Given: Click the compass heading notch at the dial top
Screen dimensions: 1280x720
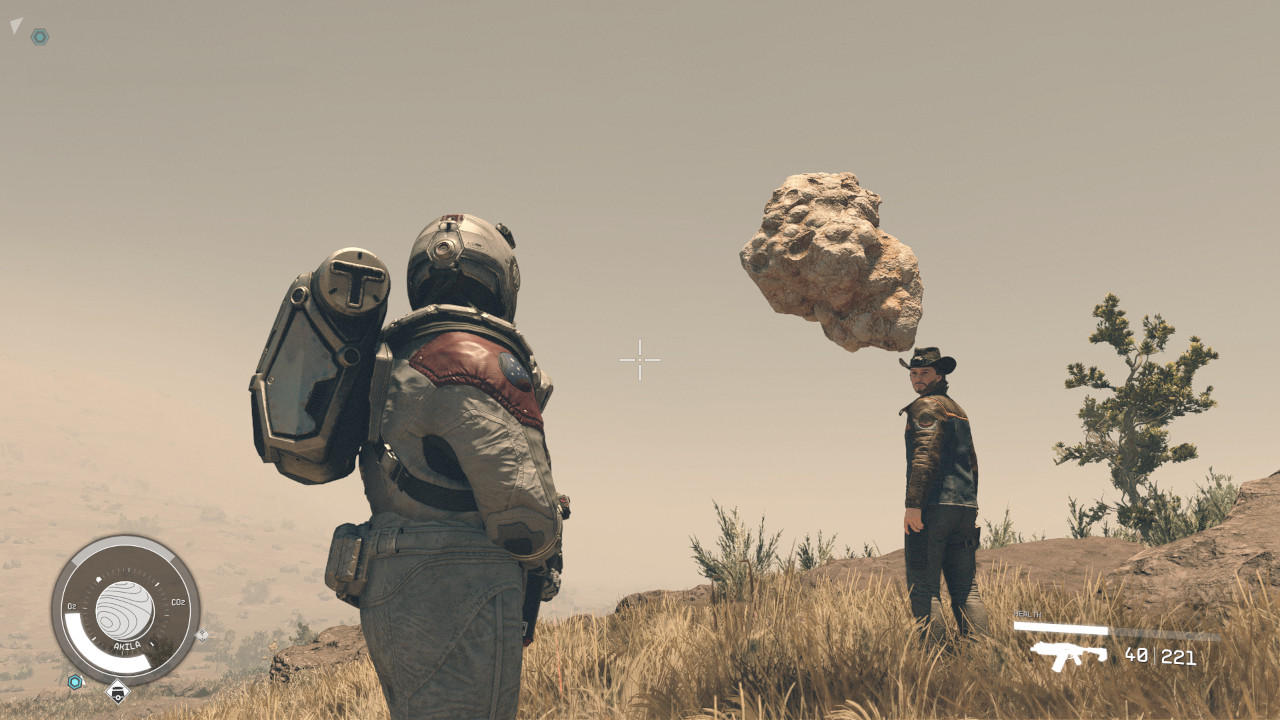Looking at the screenshot, I should point(99,577).
